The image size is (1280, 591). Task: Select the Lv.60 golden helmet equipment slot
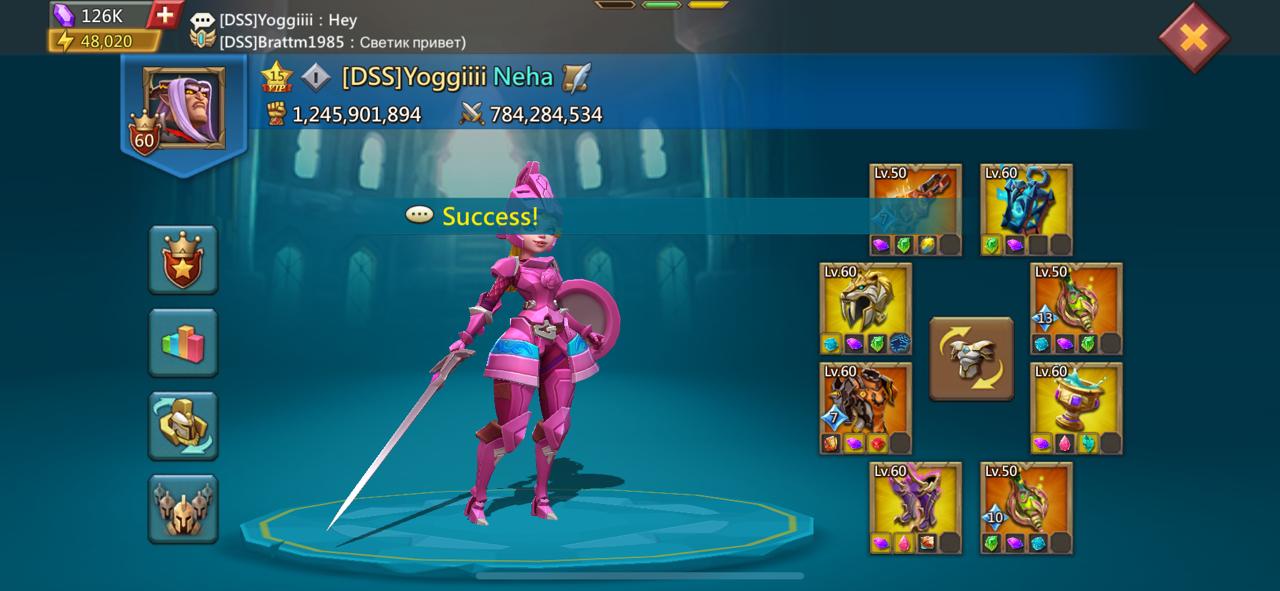pyautogui.click(x=865, y=308)
